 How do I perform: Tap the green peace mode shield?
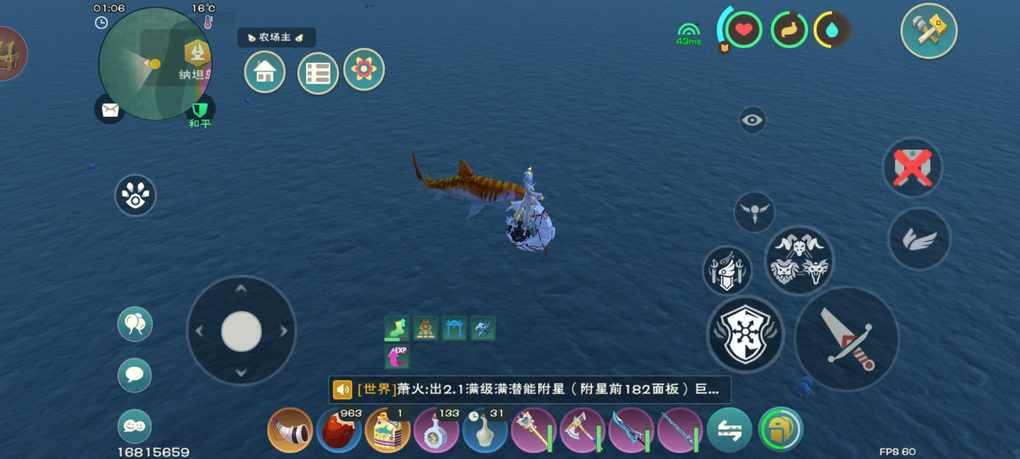click(x=201, y=109)
